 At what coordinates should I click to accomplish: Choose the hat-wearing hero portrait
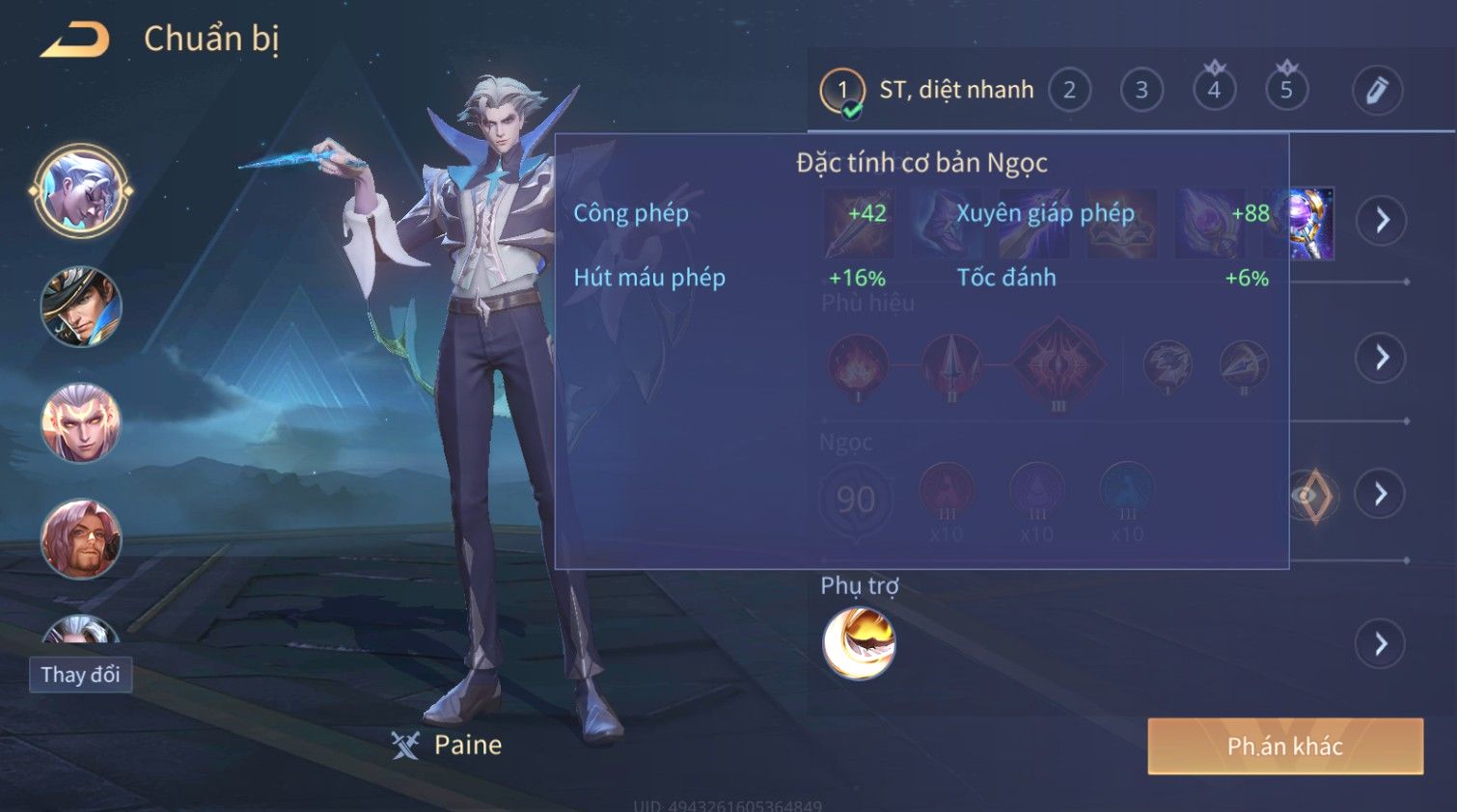pyautogui.click(x=81, y=307)
